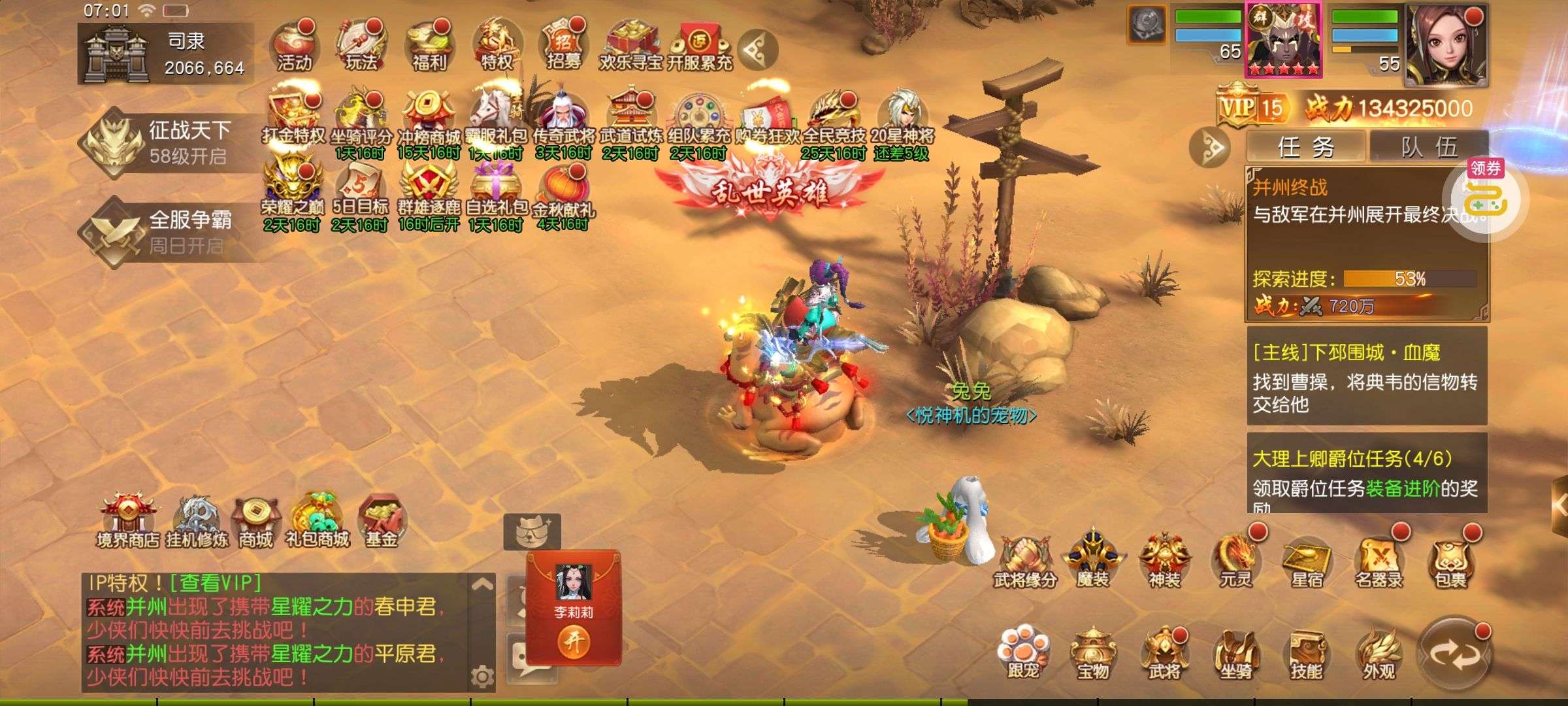Open the 包裹 bag
This screenshot has height=706, width=1568.
coord(1450,561)
